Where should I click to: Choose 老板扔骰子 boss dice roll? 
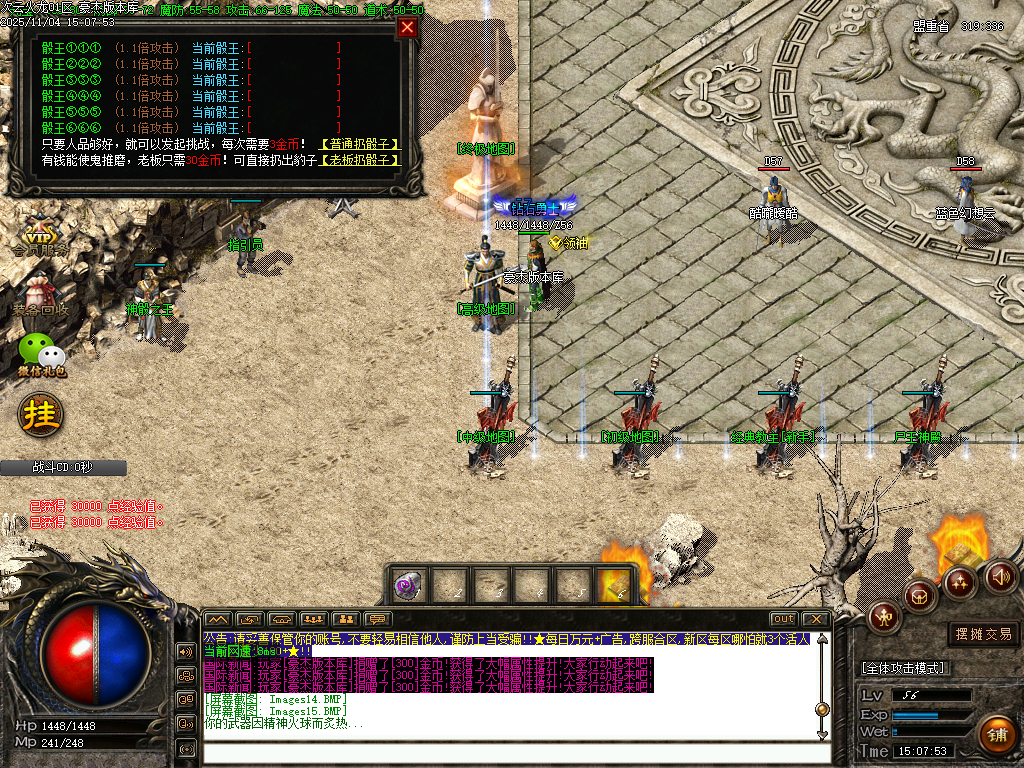[x=360, y=160]
